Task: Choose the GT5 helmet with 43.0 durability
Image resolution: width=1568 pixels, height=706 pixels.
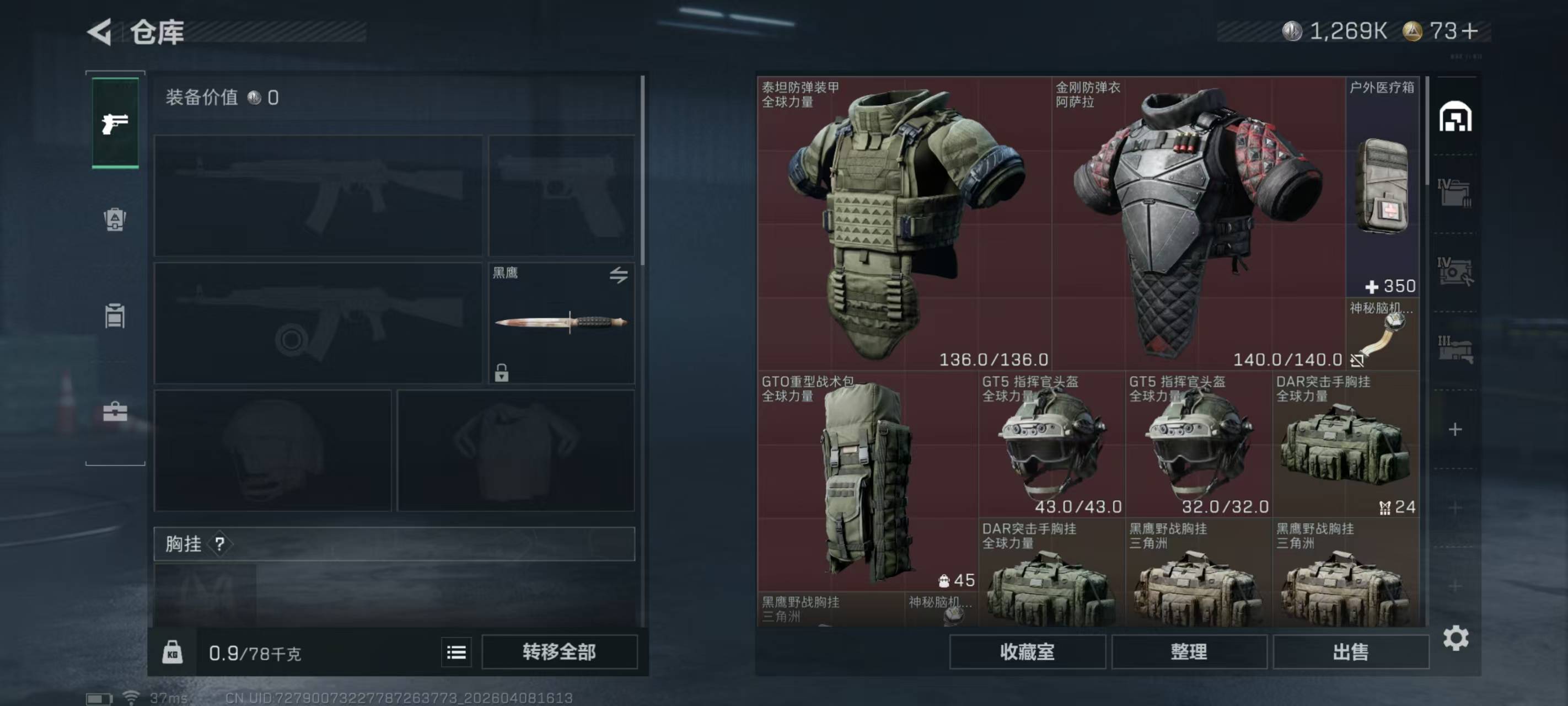Action: click(x=1051, y=445)
